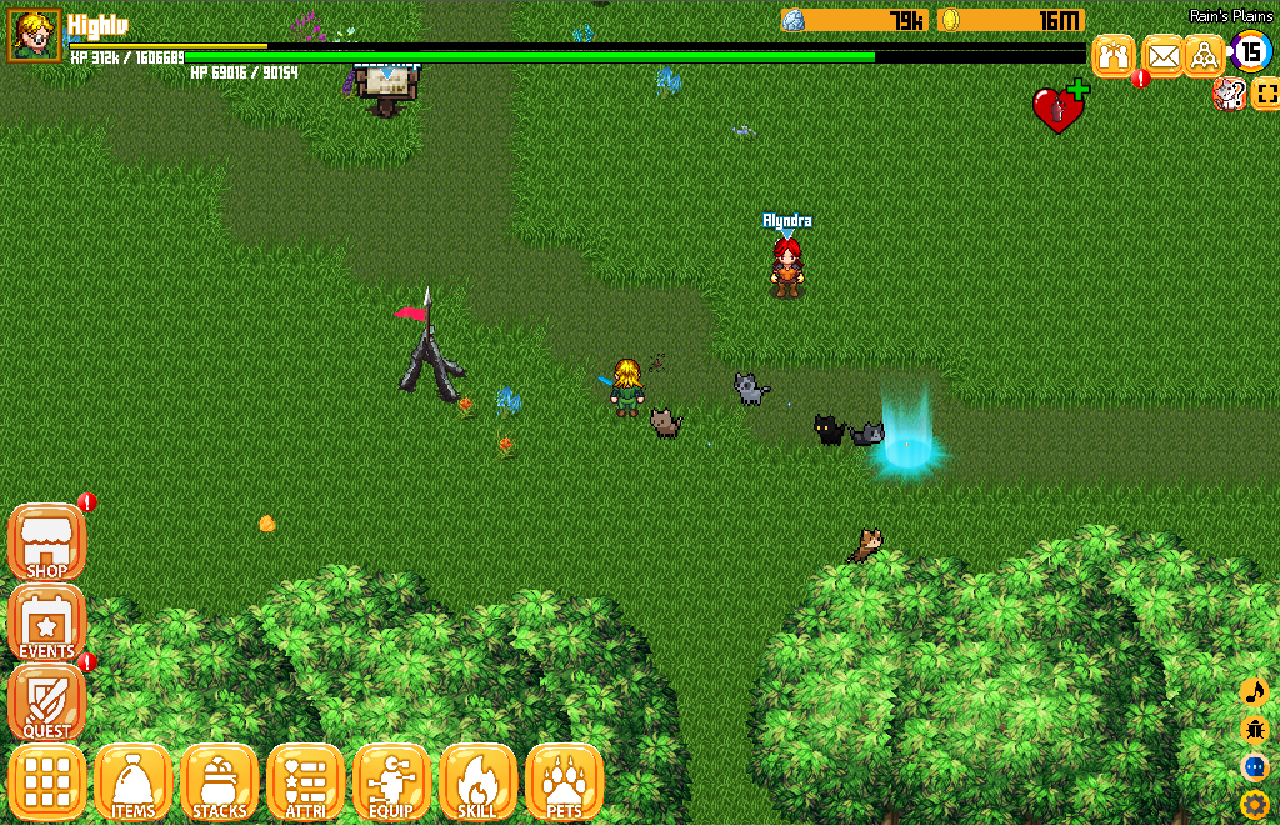Open the EVENTS calendar
Screen dimensions: 1280x825
pos(46,624)
